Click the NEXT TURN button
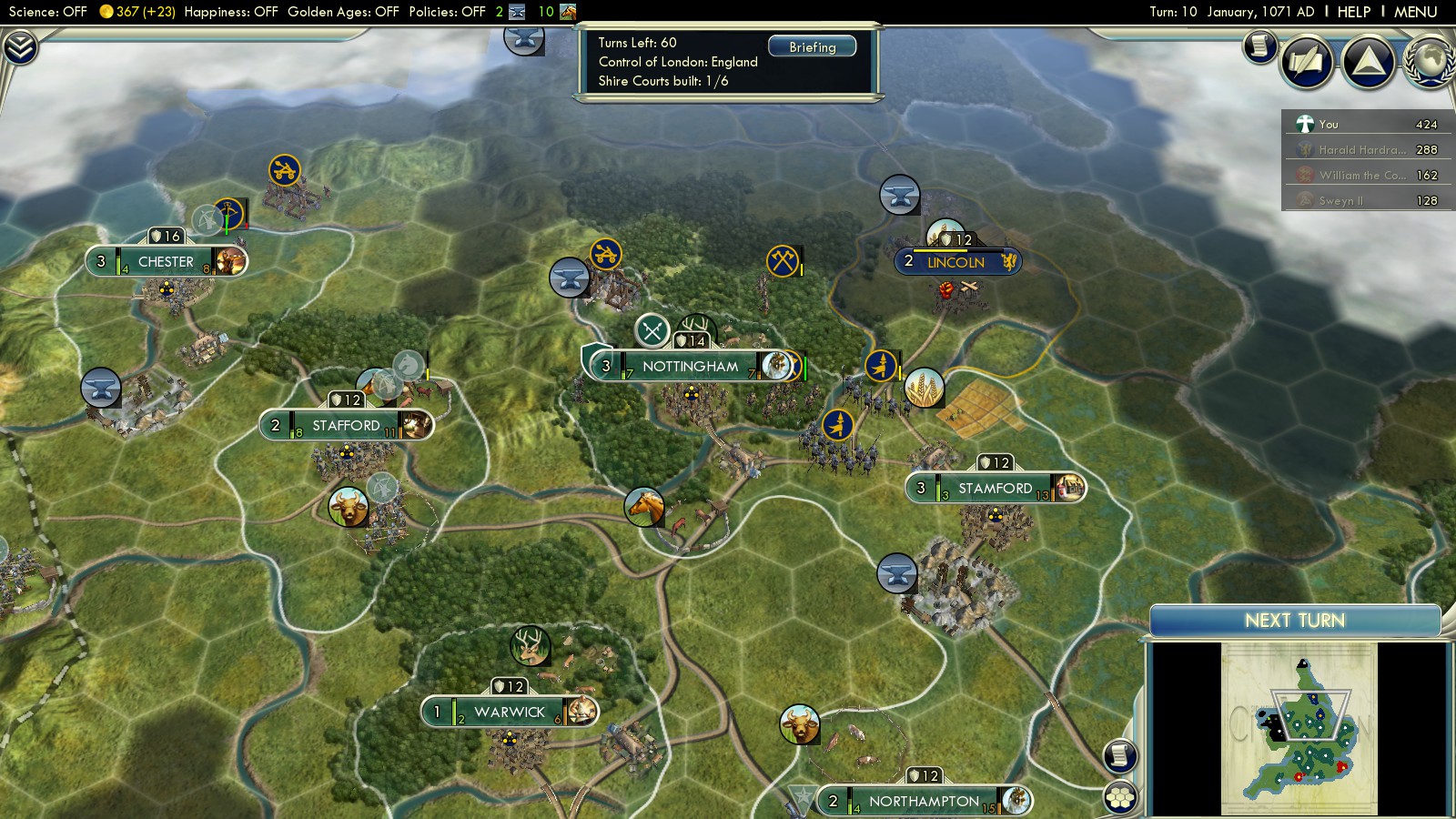1456x819 pixels. [x=1294, y=621]
